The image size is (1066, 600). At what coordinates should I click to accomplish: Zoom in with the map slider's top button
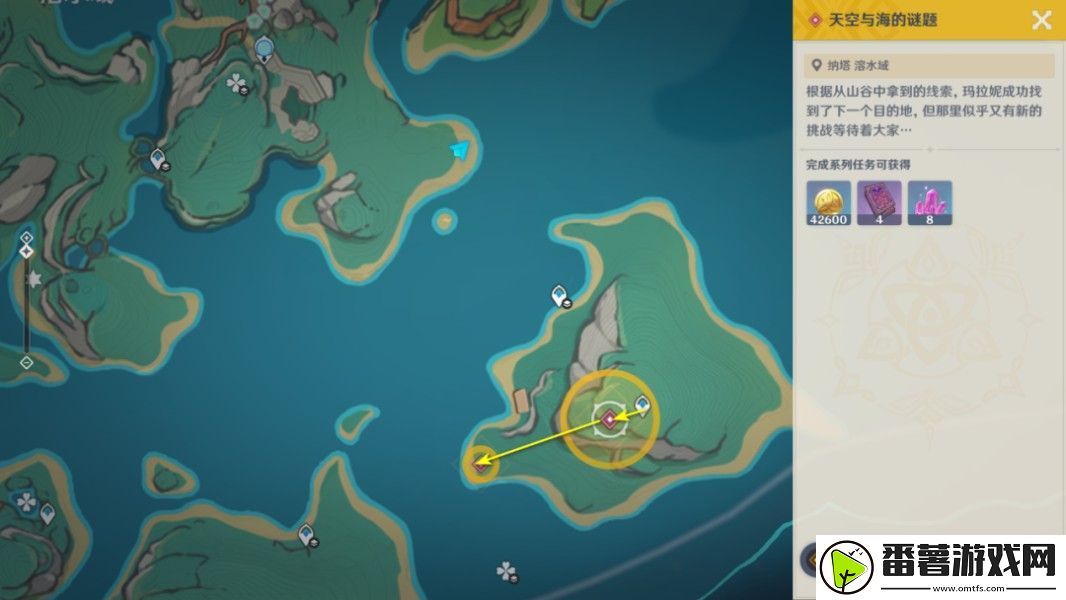tap(27, 237)
